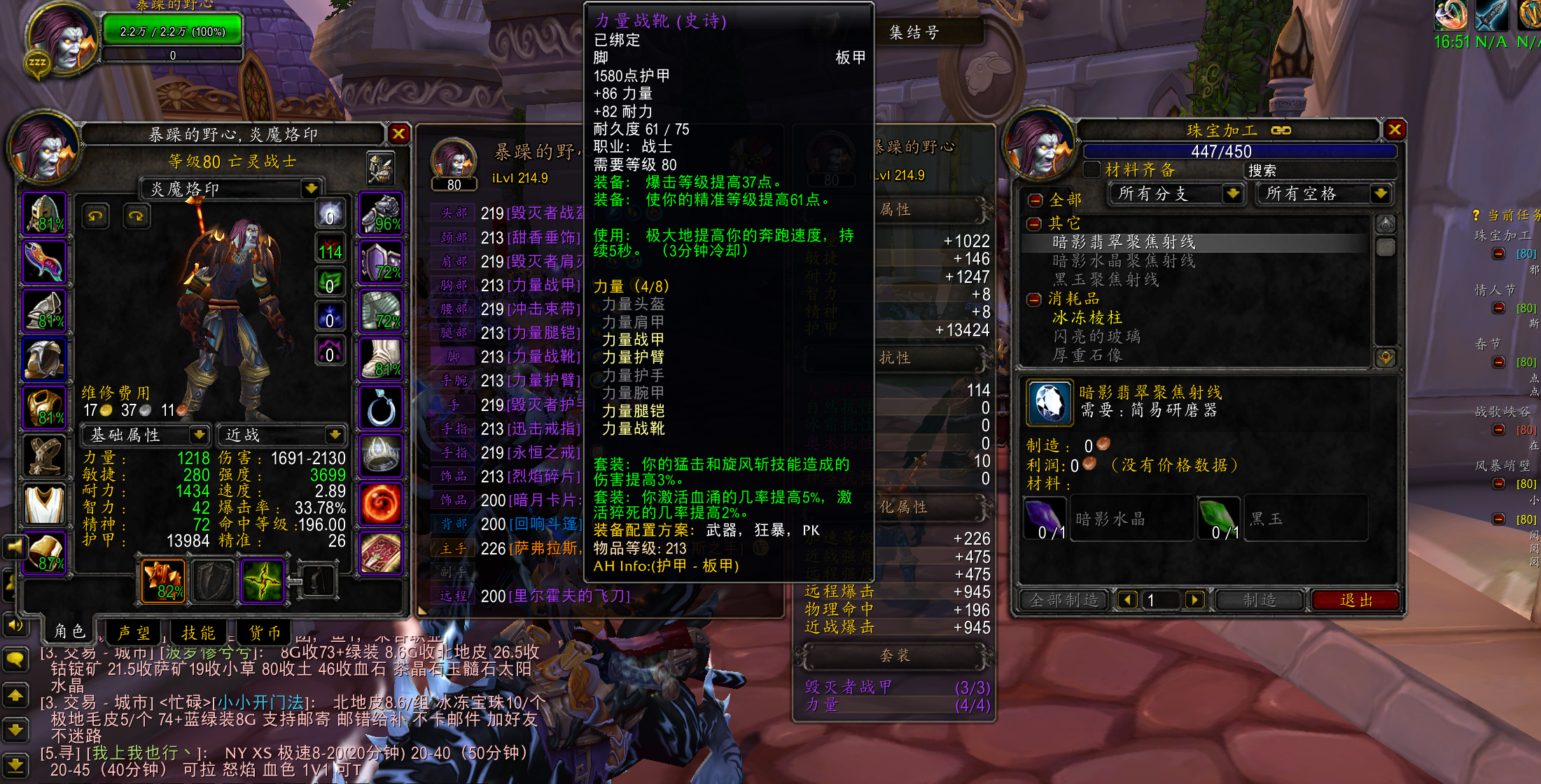Increase the craft quantity by one
This screenshot has height=784, width=1541.
point(1194,600)
